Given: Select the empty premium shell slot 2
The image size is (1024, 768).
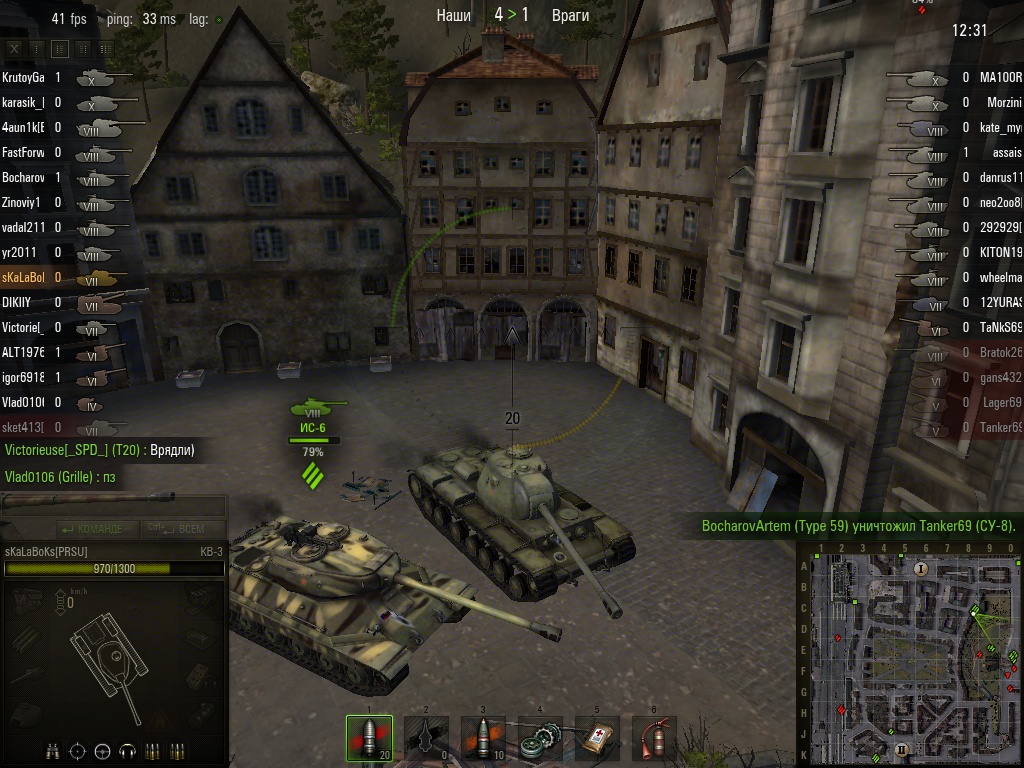Looking at the screenshot, I should (x=426, y=739).
